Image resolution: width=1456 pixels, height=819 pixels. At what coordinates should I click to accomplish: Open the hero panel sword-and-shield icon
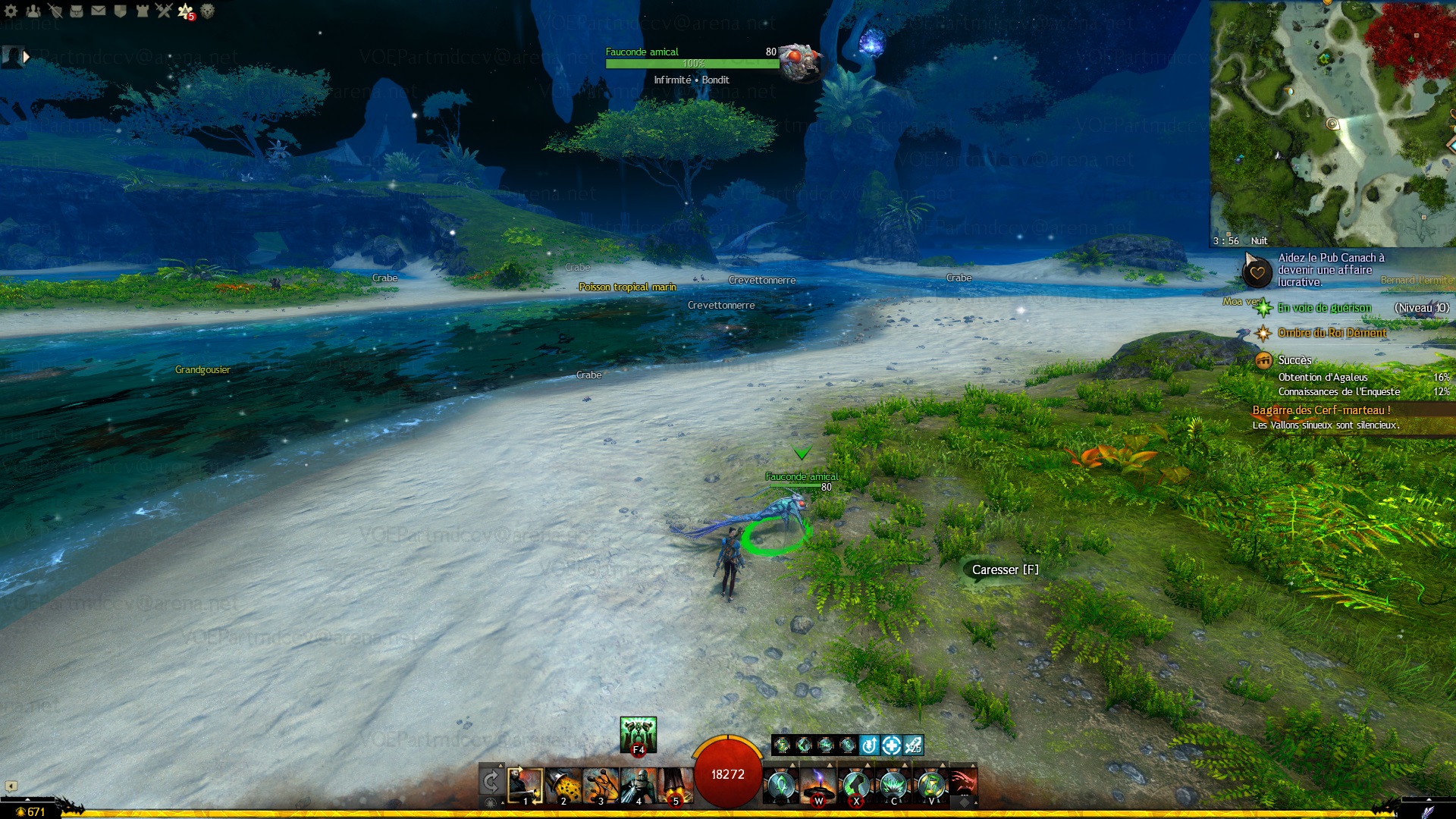55,11
